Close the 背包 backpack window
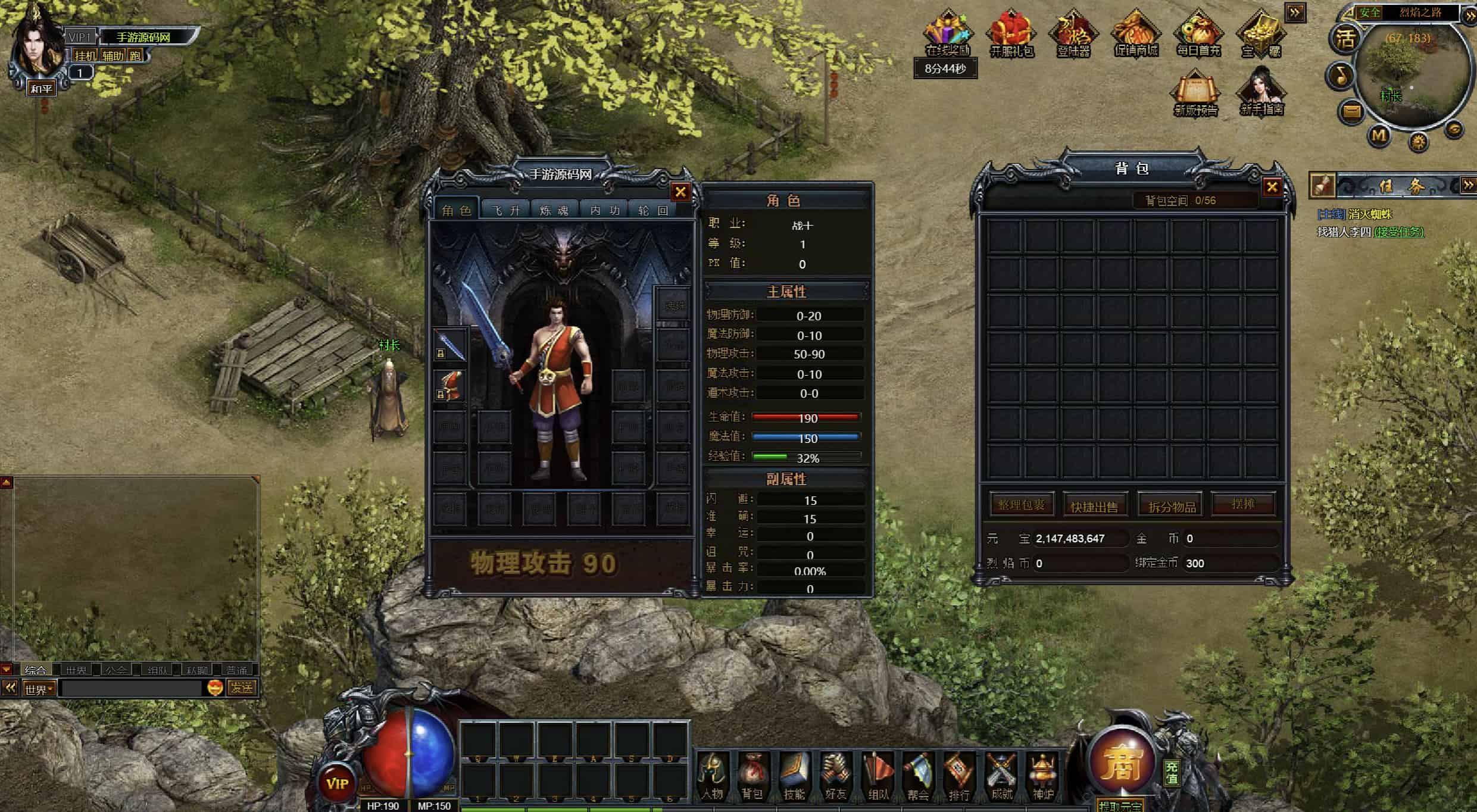 click(x=1272, y=188)
